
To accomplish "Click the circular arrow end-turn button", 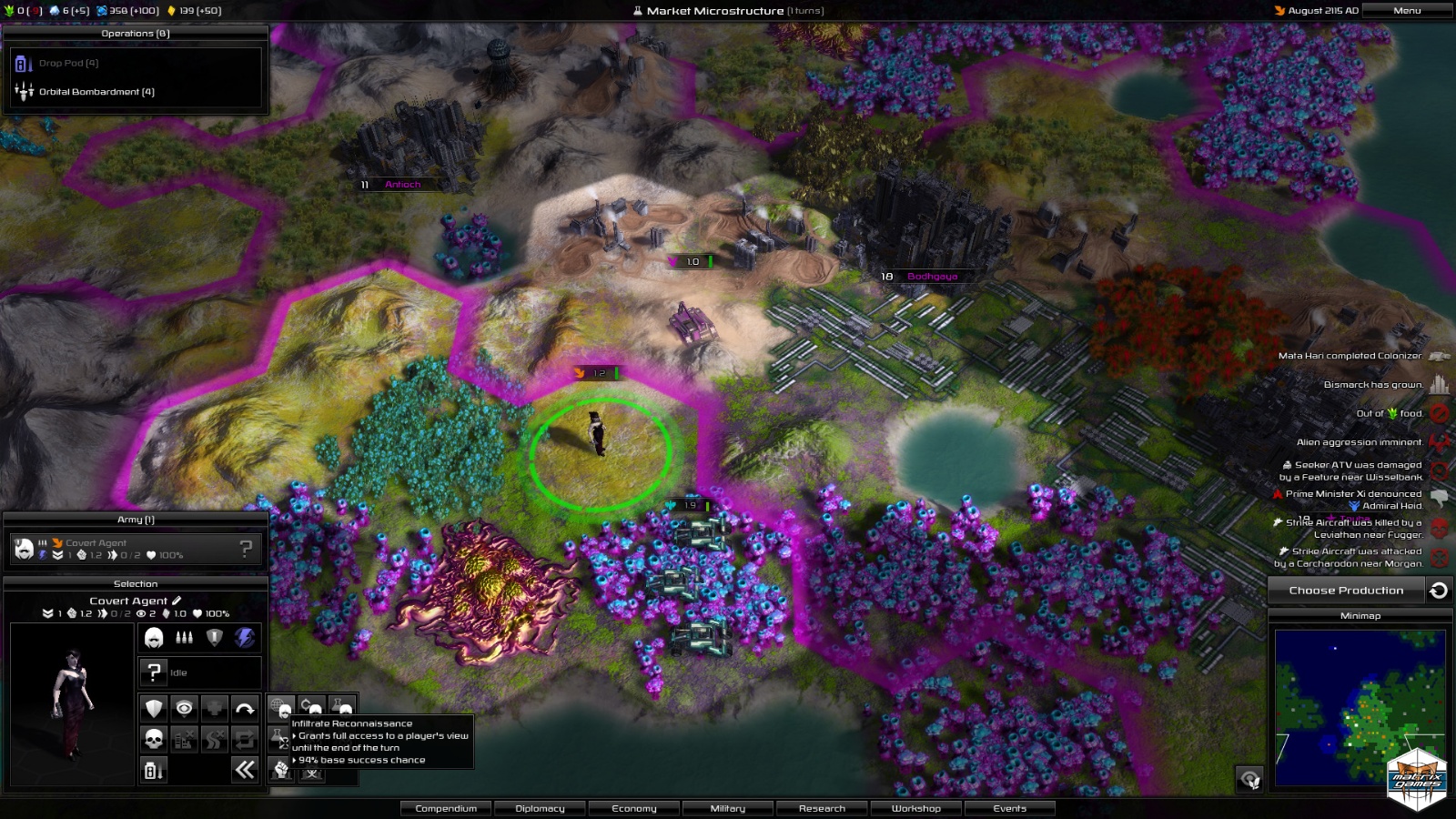I will tap(1439, 591).
